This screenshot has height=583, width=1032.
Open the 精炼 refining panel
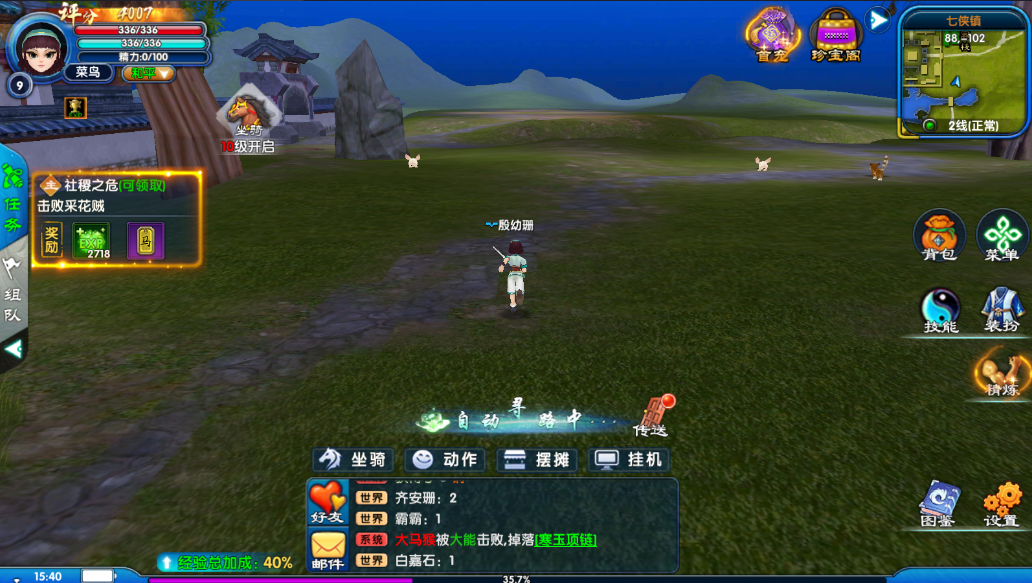[1001, 373]
